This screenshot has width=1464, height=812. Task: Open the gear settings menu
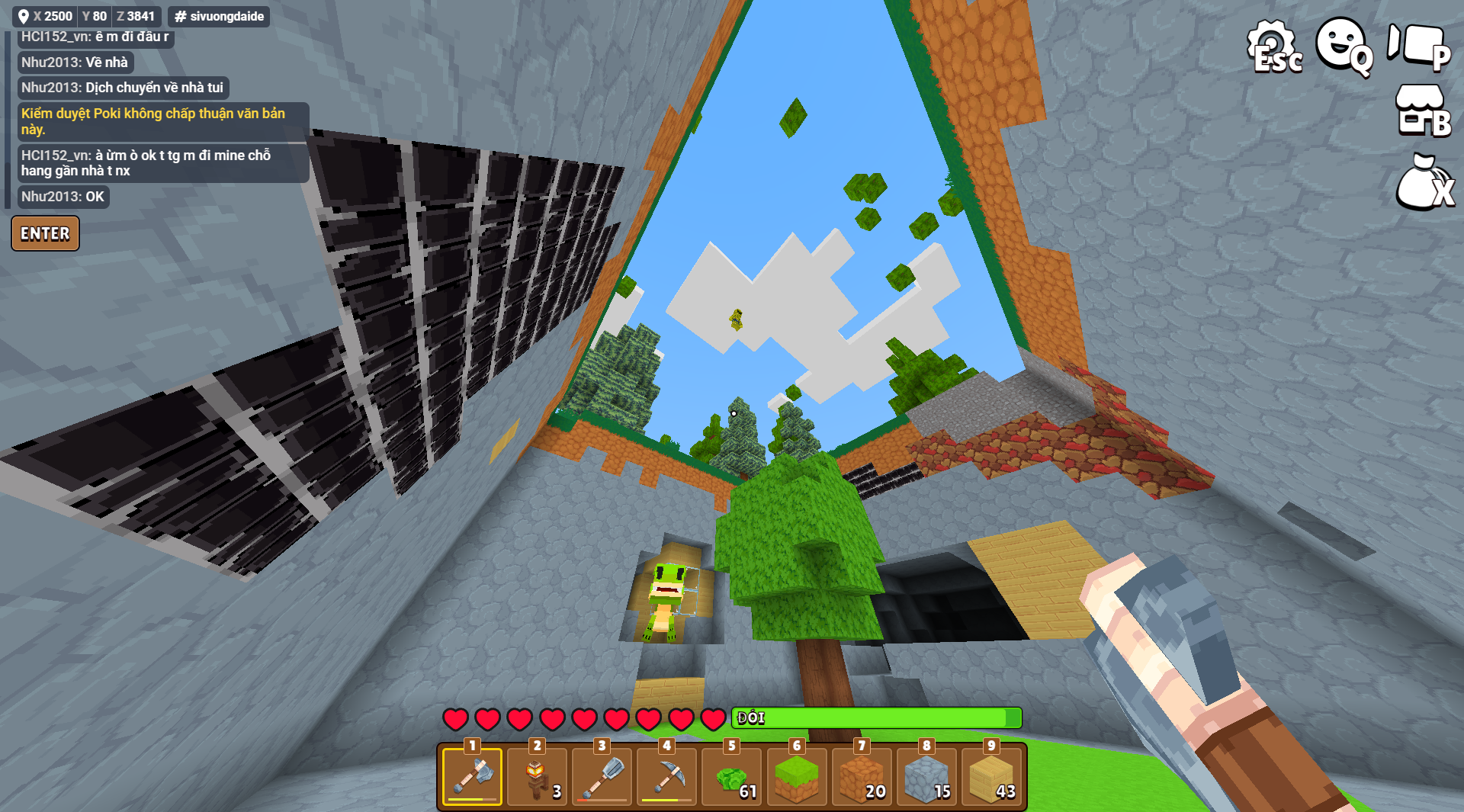pyautogui.click(x=1273, y=47)
